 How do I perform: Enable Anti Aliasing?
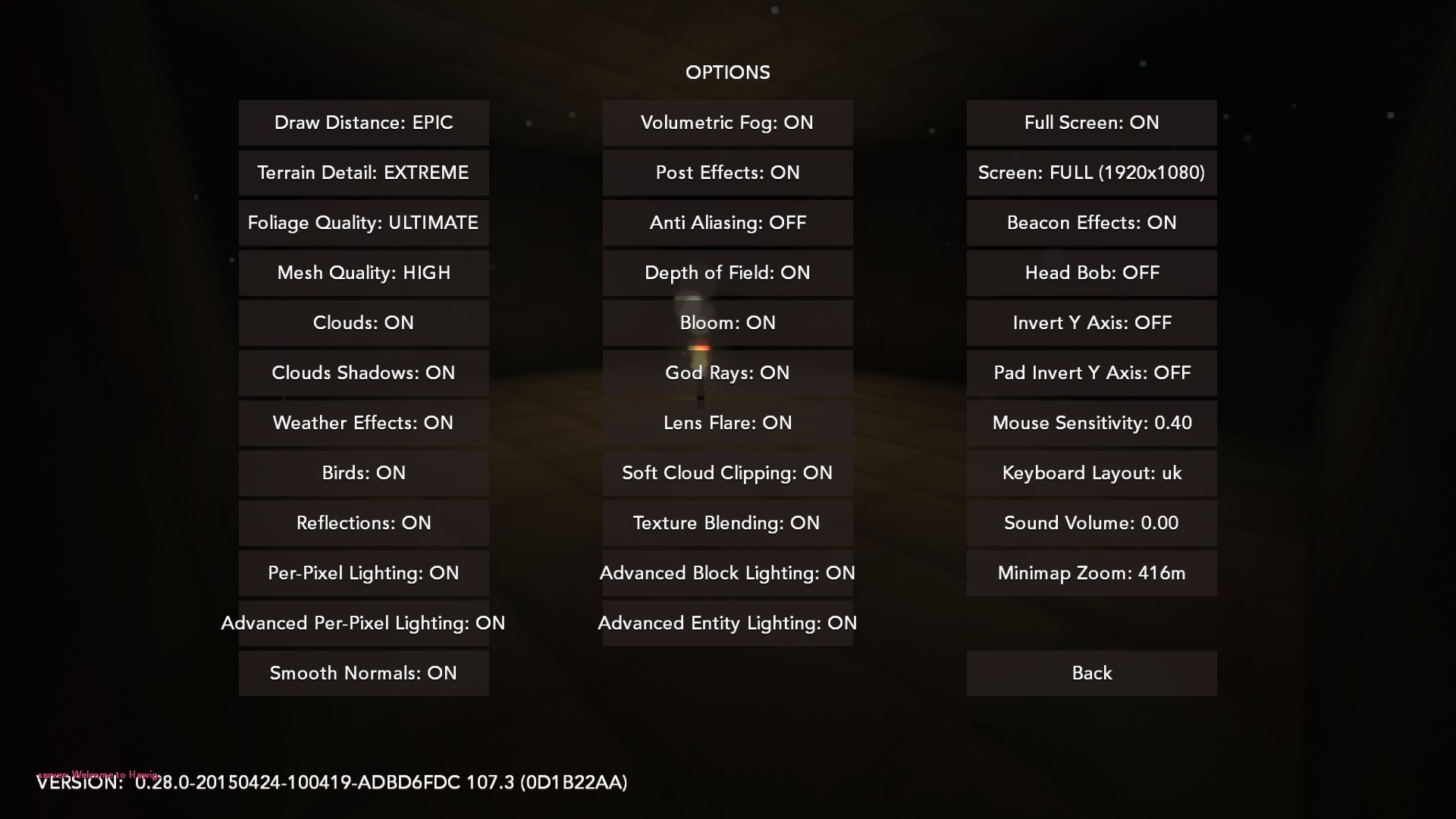(727, 223)
